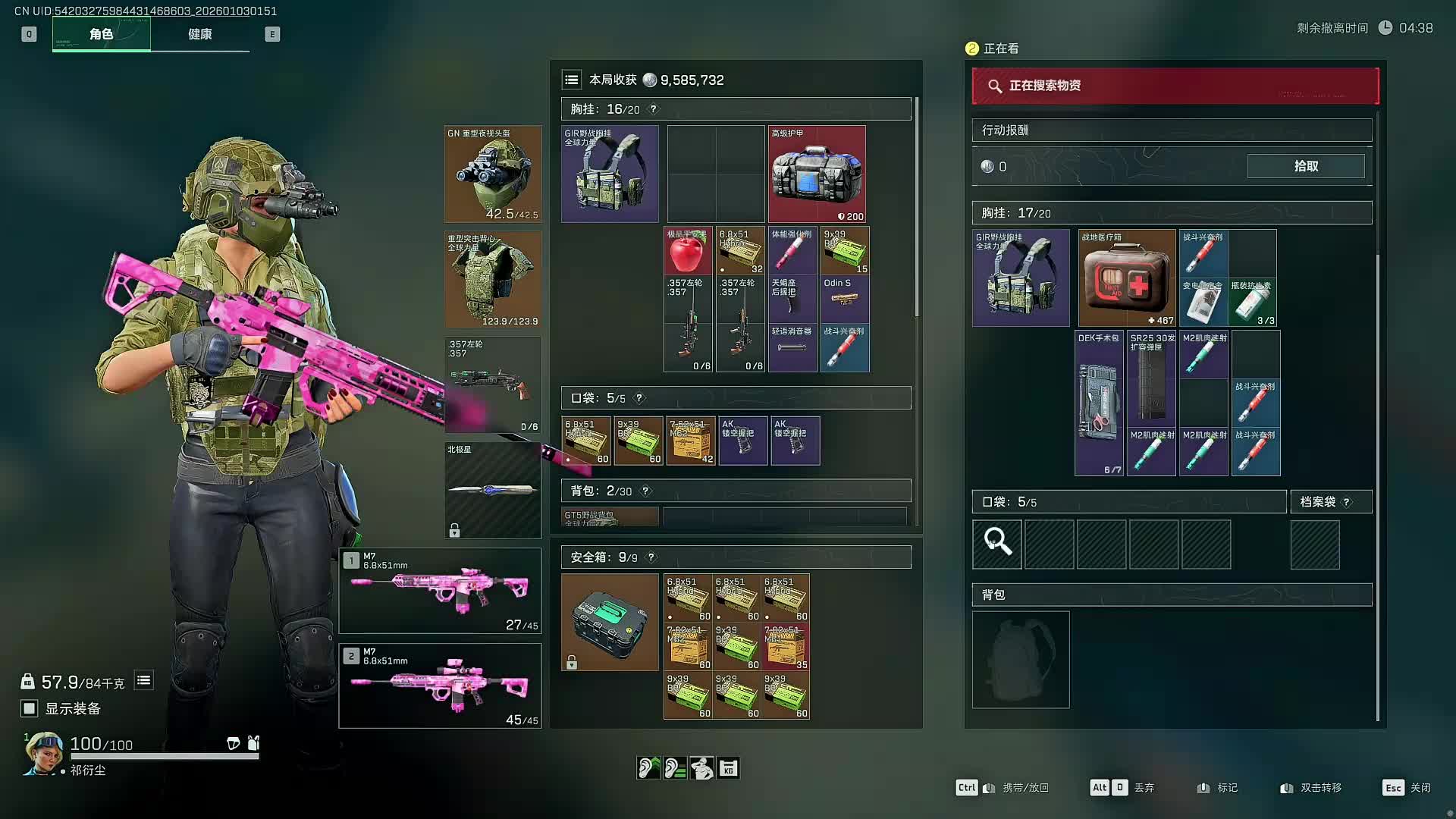Viewport: 1456px width, 819px height.
Task: Click the help icon next to 档案袋
Action: pos(1347,502)
